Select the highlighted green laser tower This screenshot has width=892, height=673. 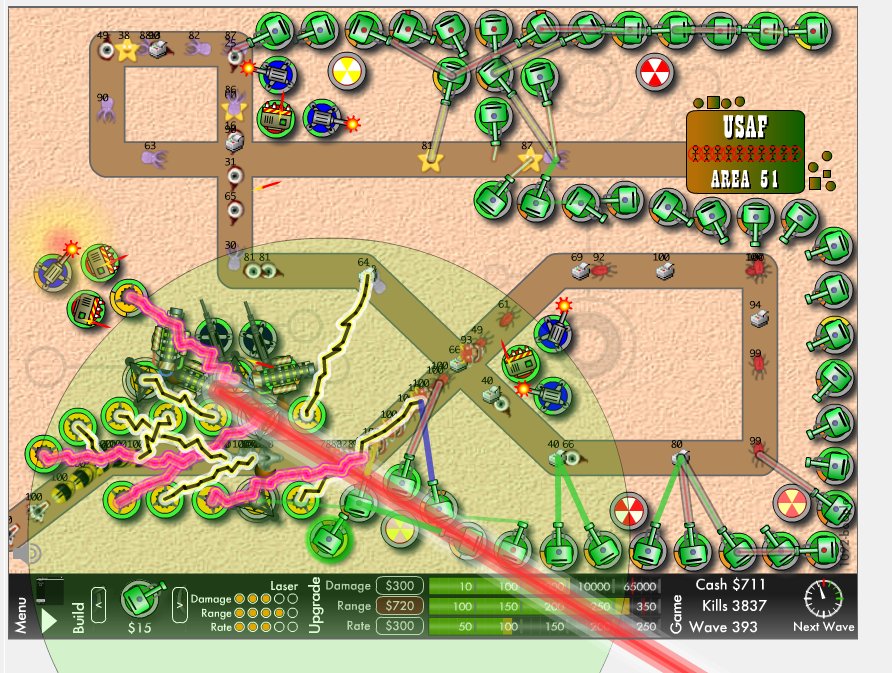328,540
